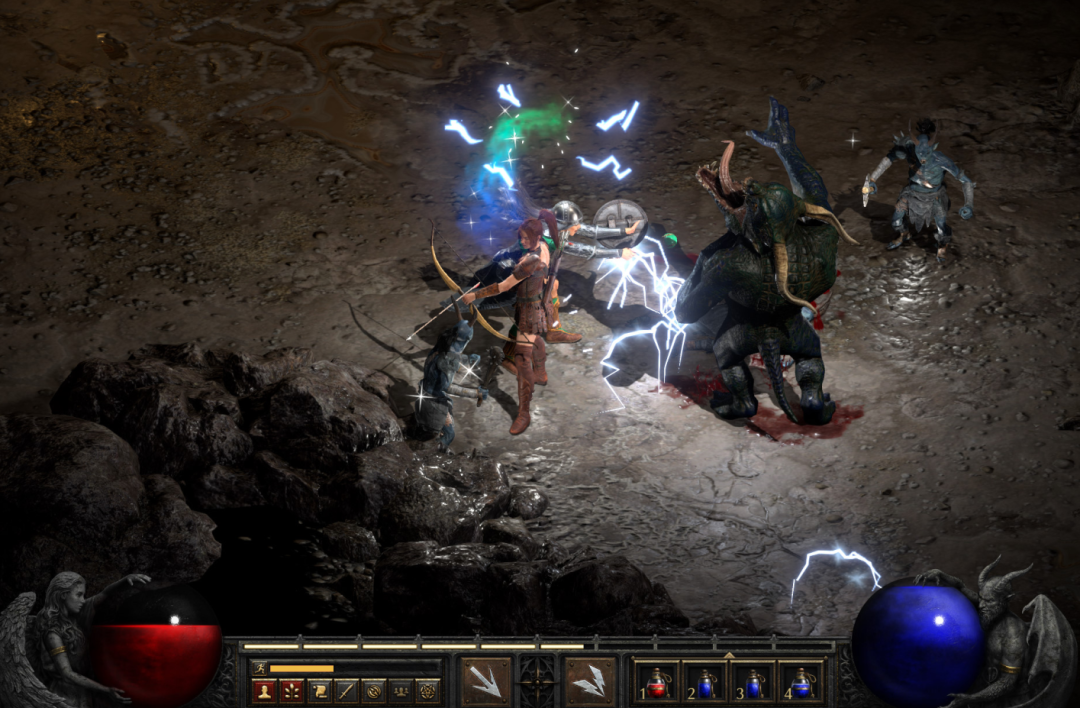Click the round globe mini-panel button
This screenshot has width=1080, height=708.
[x=373, y=690]
